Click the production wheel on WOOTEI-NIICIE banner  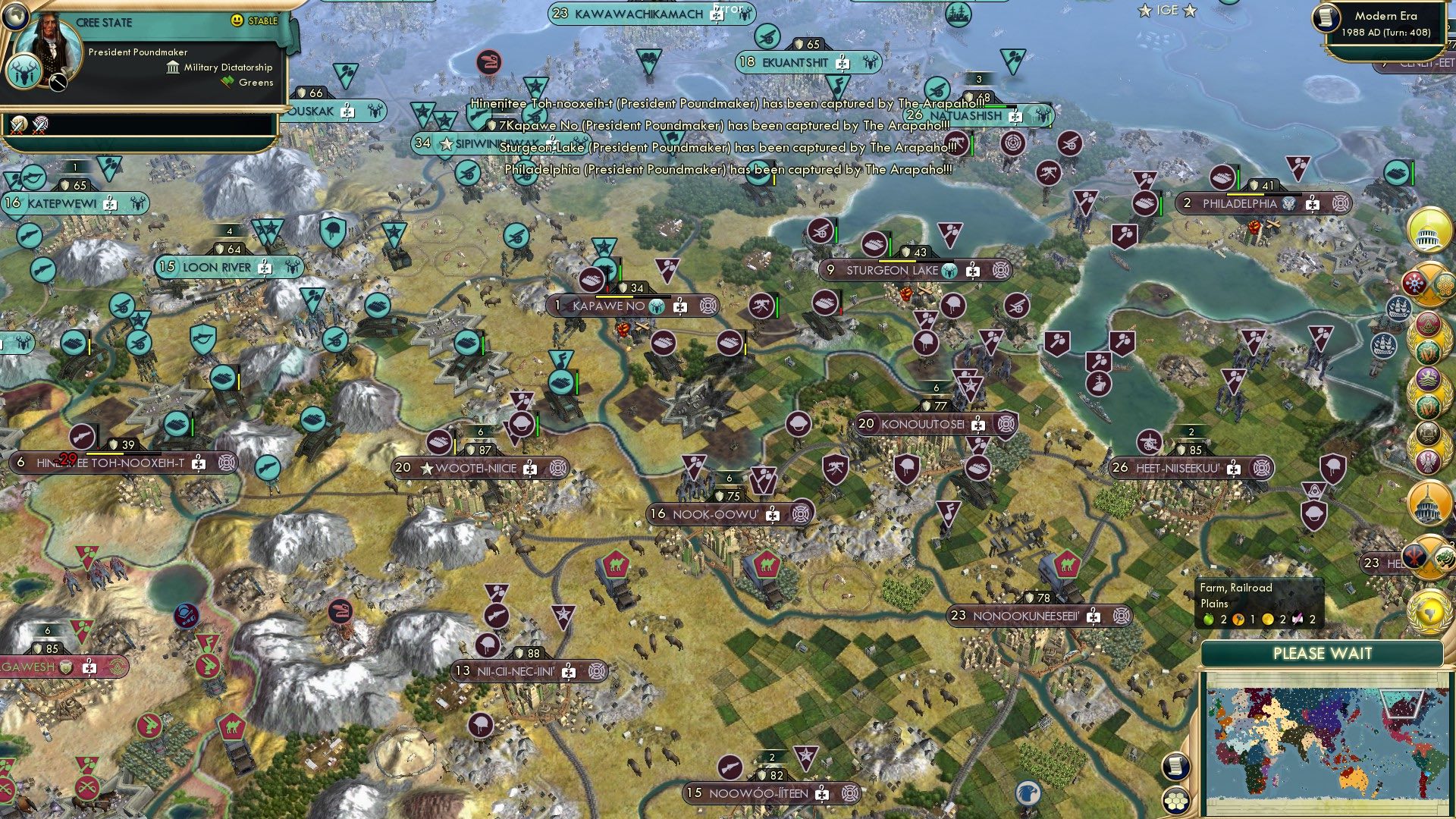[x=558, y=469]
